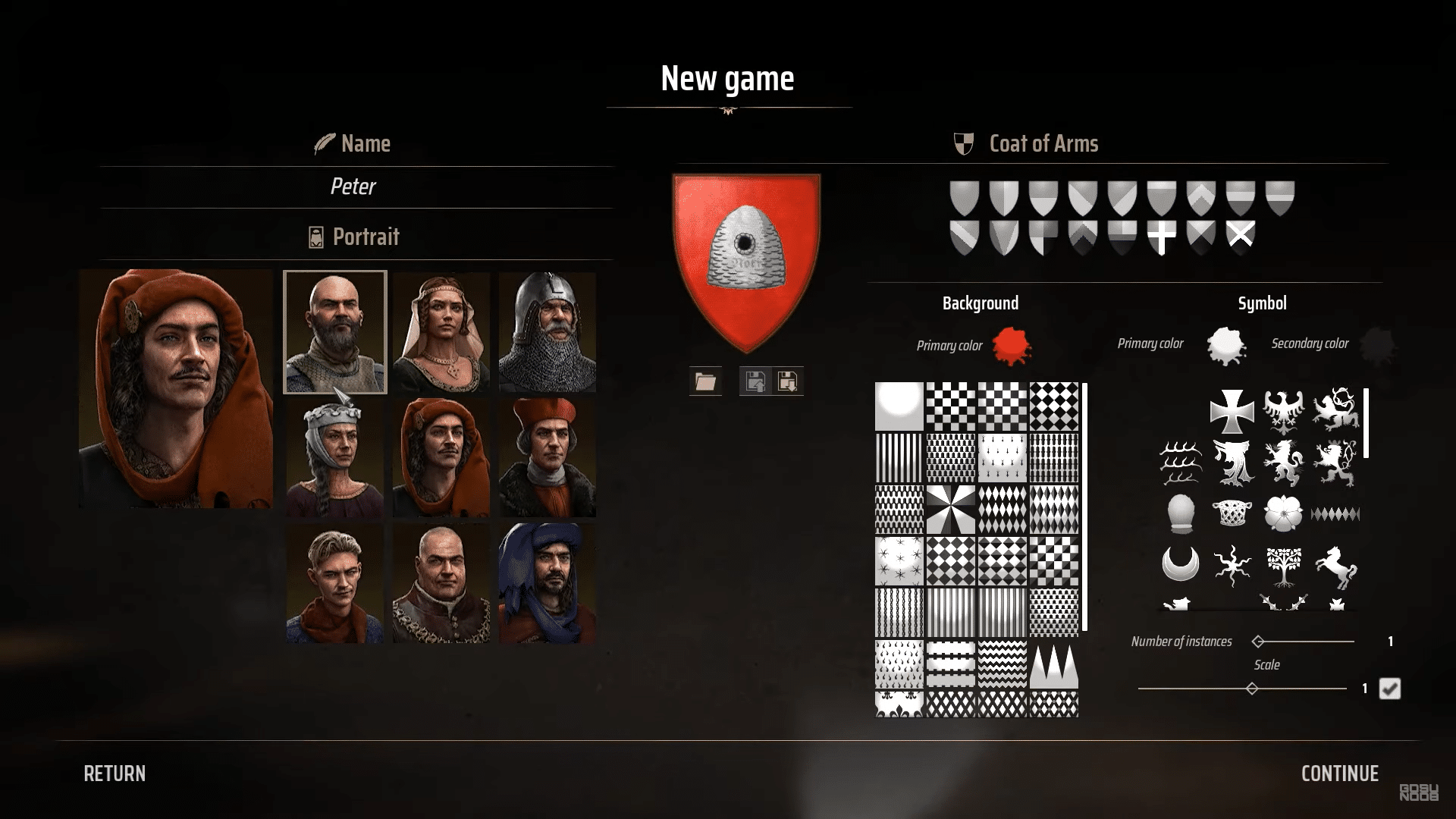Screen dimensions: 1456x819
Task: Select the tree heraldic symbol
Action: click(1282, 569)
